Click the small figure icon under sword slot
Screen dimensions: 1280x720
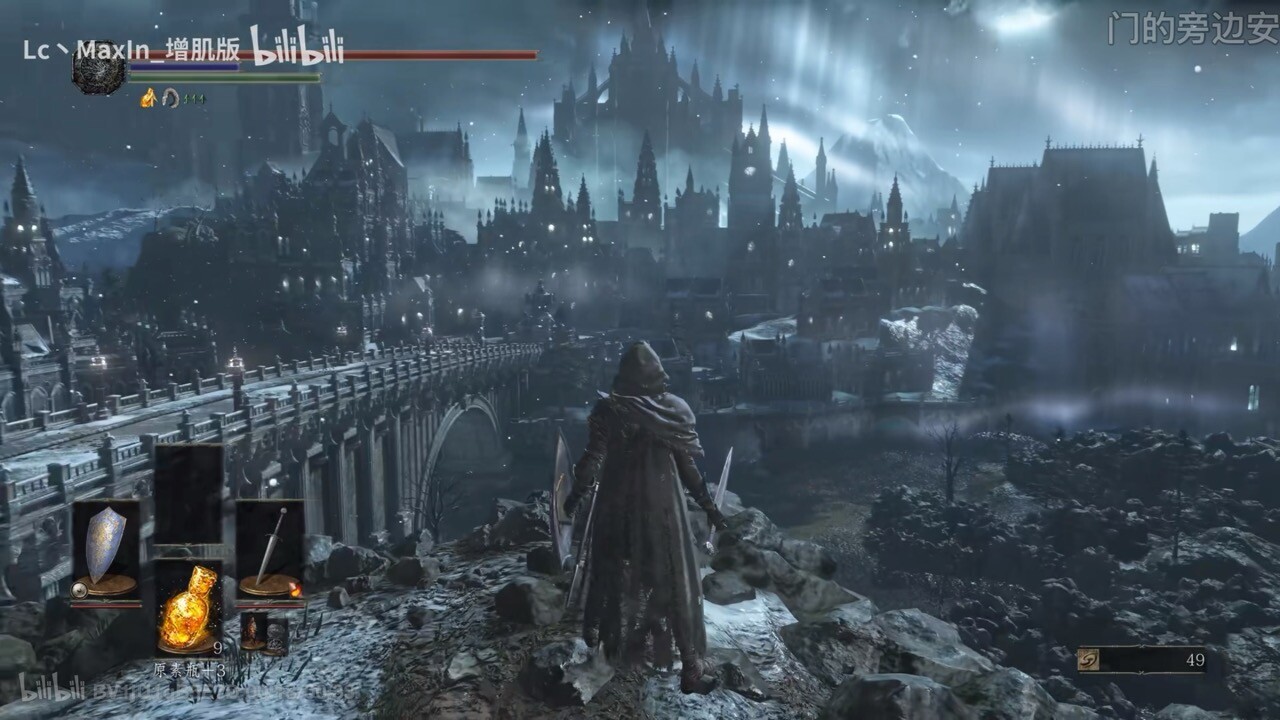(x=251, y=631)
